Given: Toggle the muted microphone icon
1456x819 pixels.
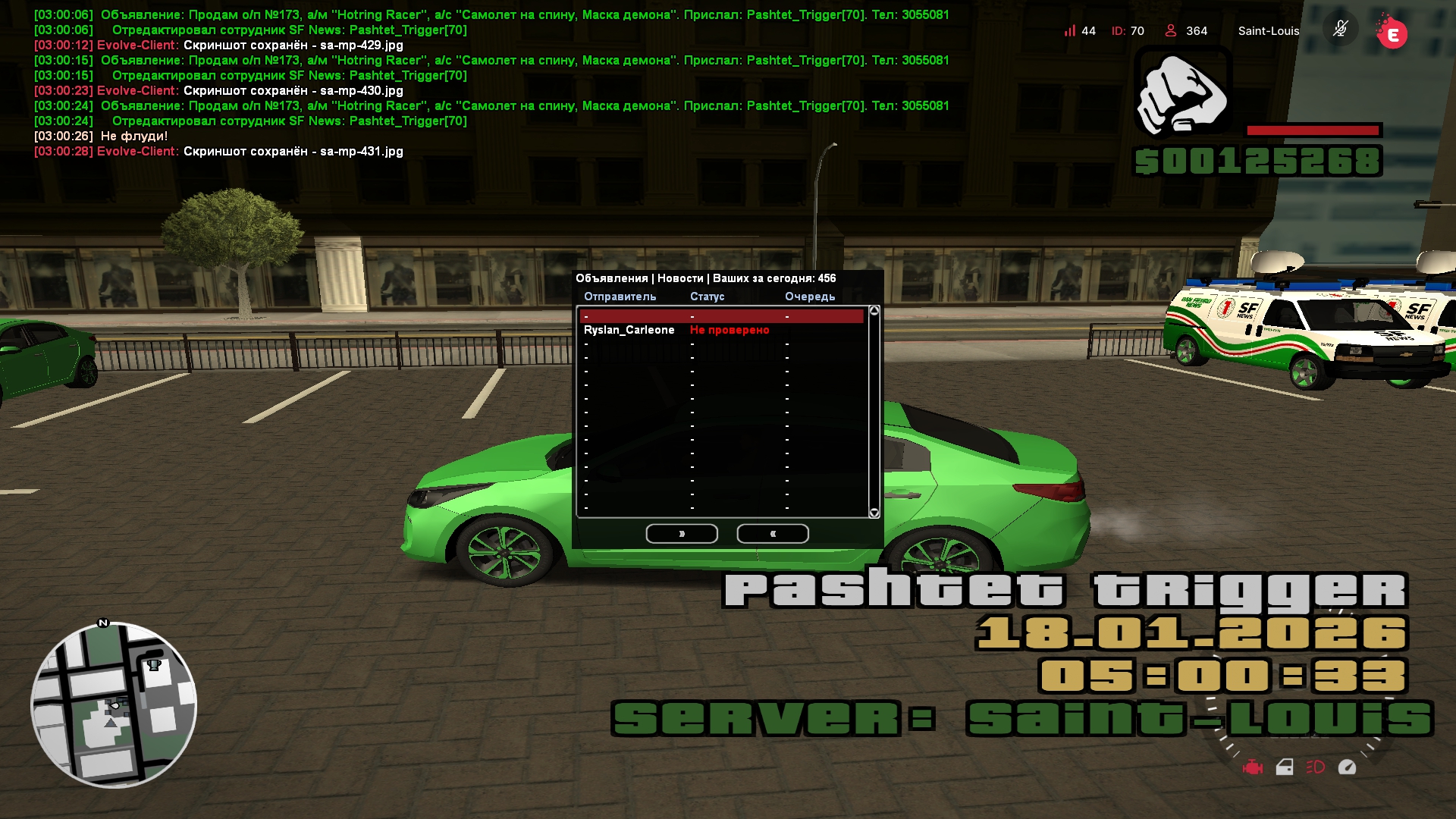Looking at the screenshot, I should [x=1340, y=30].
